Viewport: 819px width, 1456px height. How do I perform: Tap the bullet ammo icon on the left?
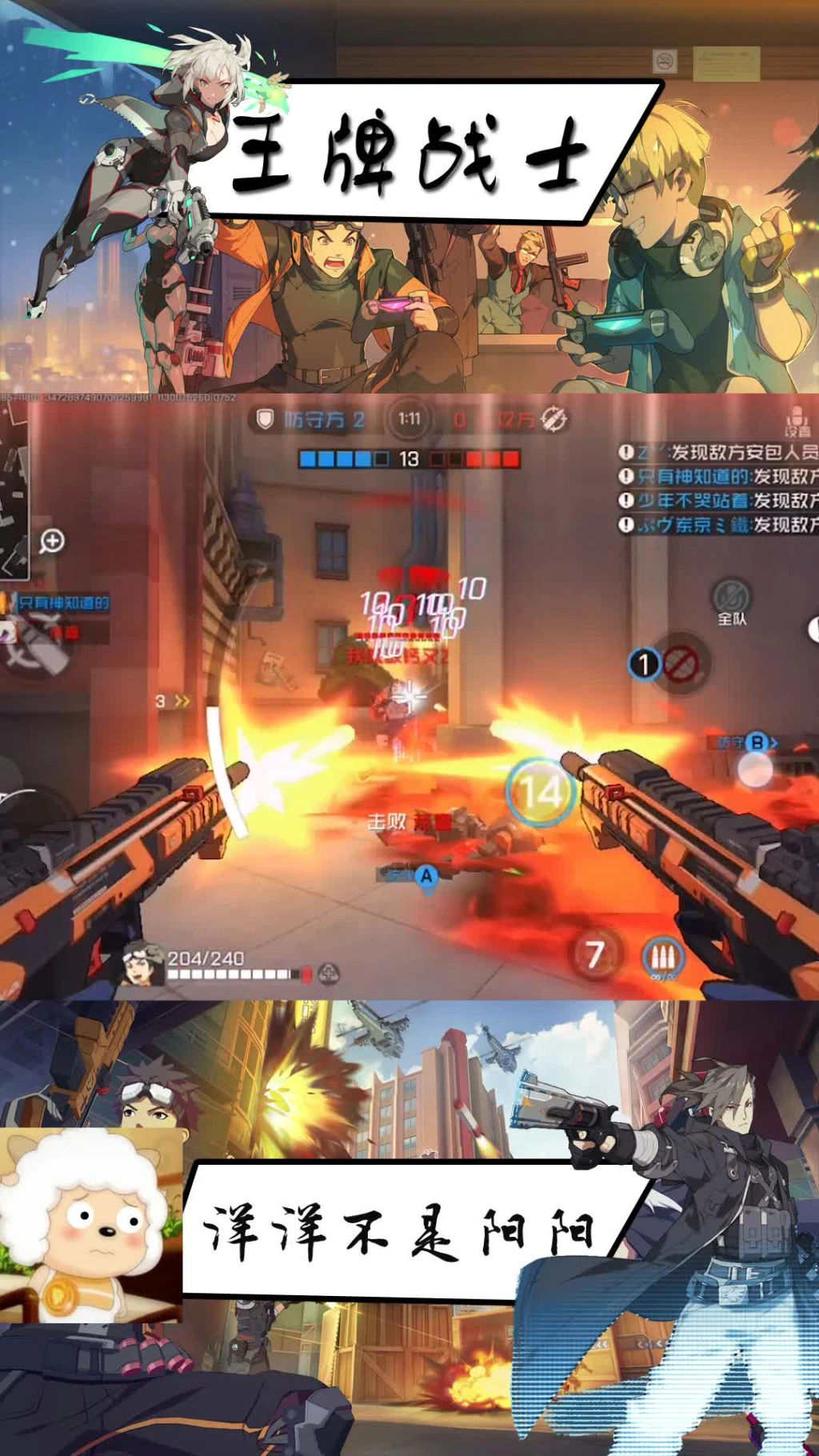pyautogui.click(x=40, y=646)
